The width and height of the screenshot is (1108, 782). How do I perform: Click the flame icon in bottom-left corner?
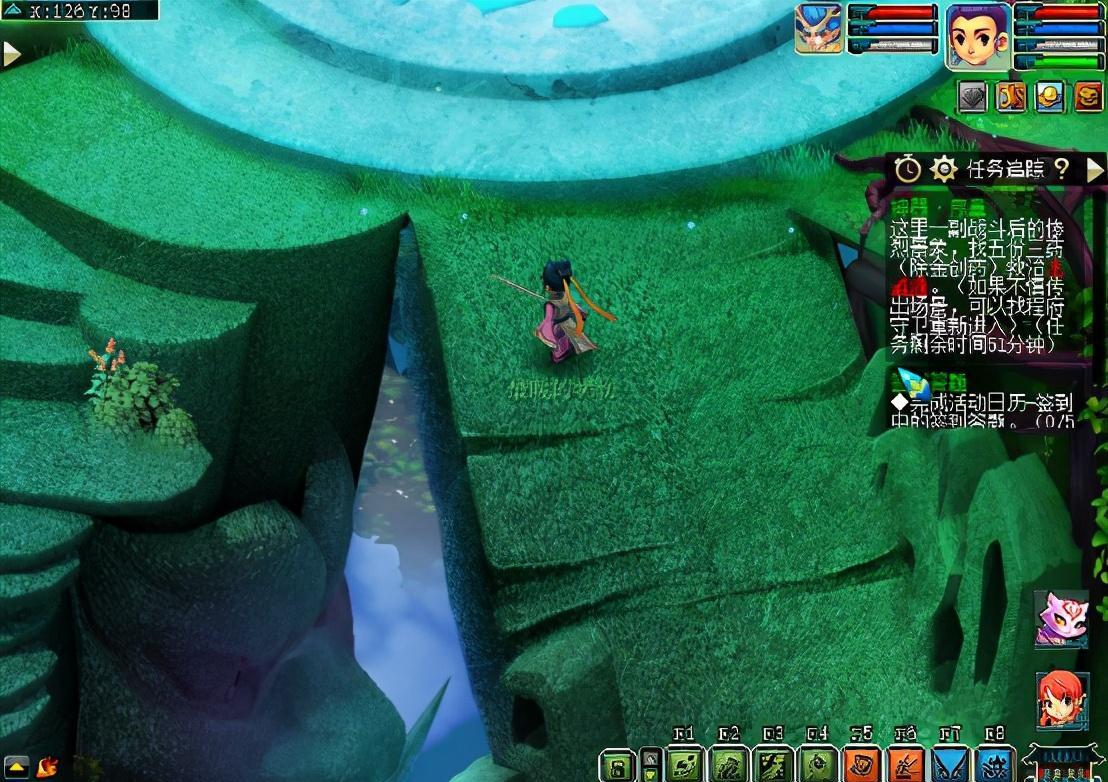pos(46,766)
